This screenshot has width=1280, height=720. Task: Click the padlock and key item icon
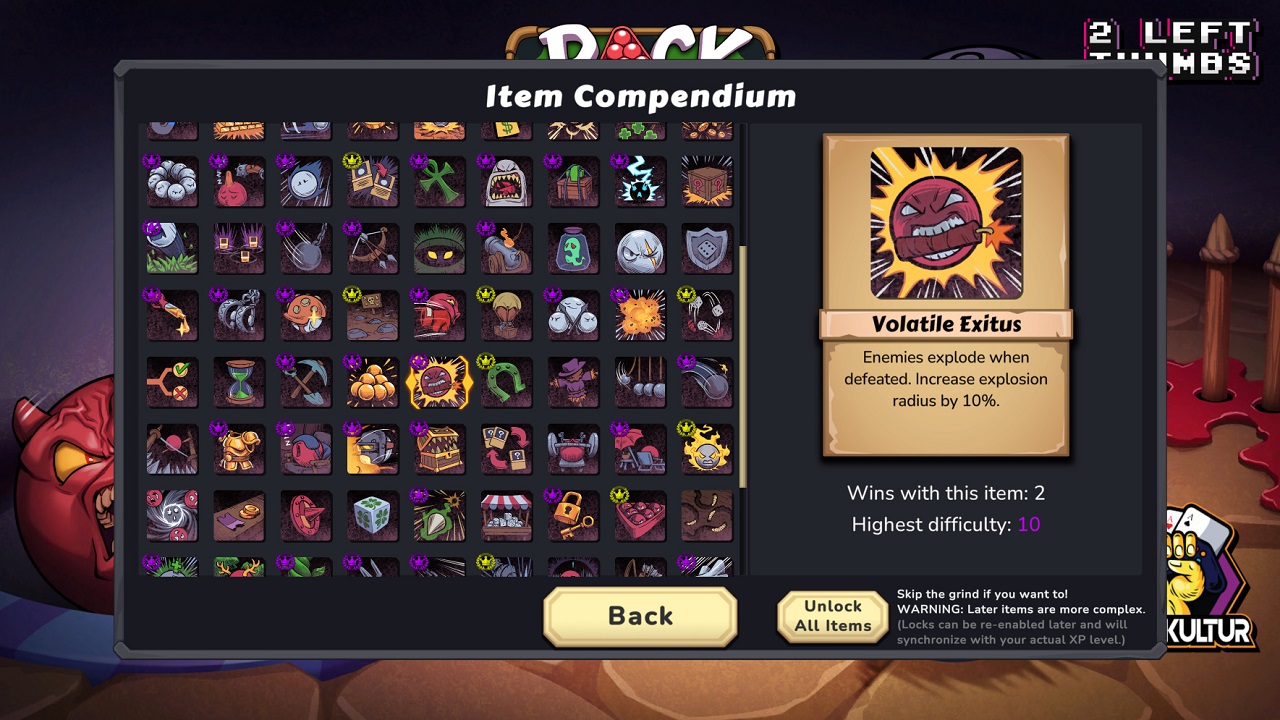572,514
